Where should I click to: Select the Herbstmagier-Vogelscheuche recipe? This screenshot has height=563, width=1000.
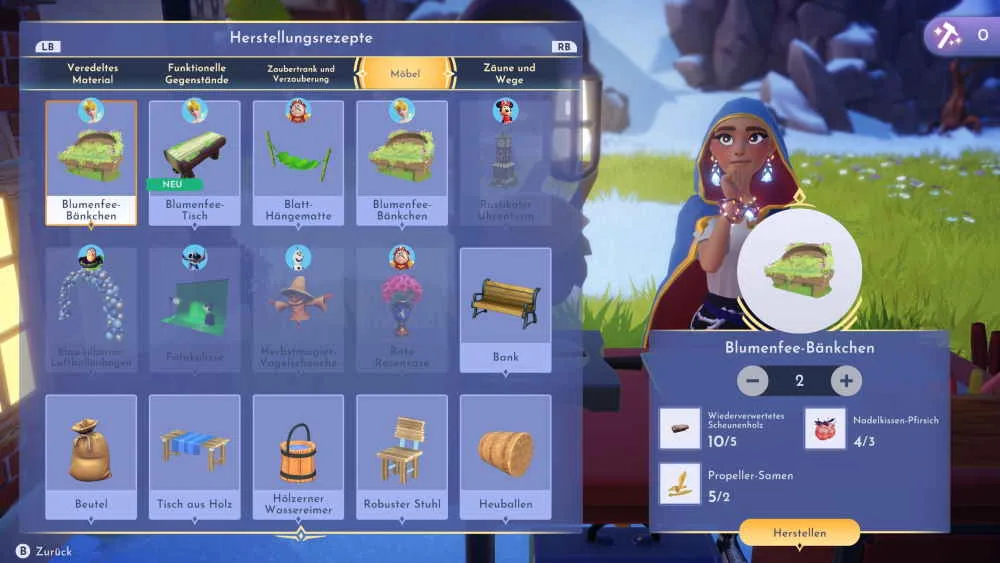[x=298, y=310]
